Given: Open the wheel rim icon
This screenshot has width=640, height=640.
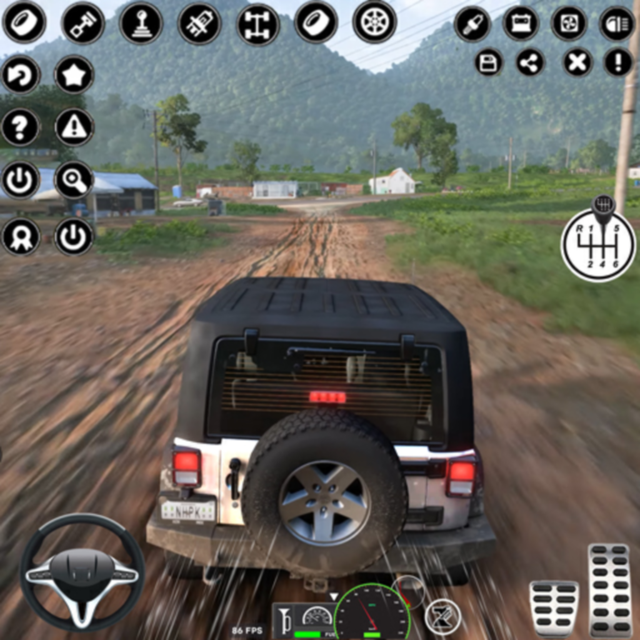Looking at the screenshot, I should [x=374, y=22].
